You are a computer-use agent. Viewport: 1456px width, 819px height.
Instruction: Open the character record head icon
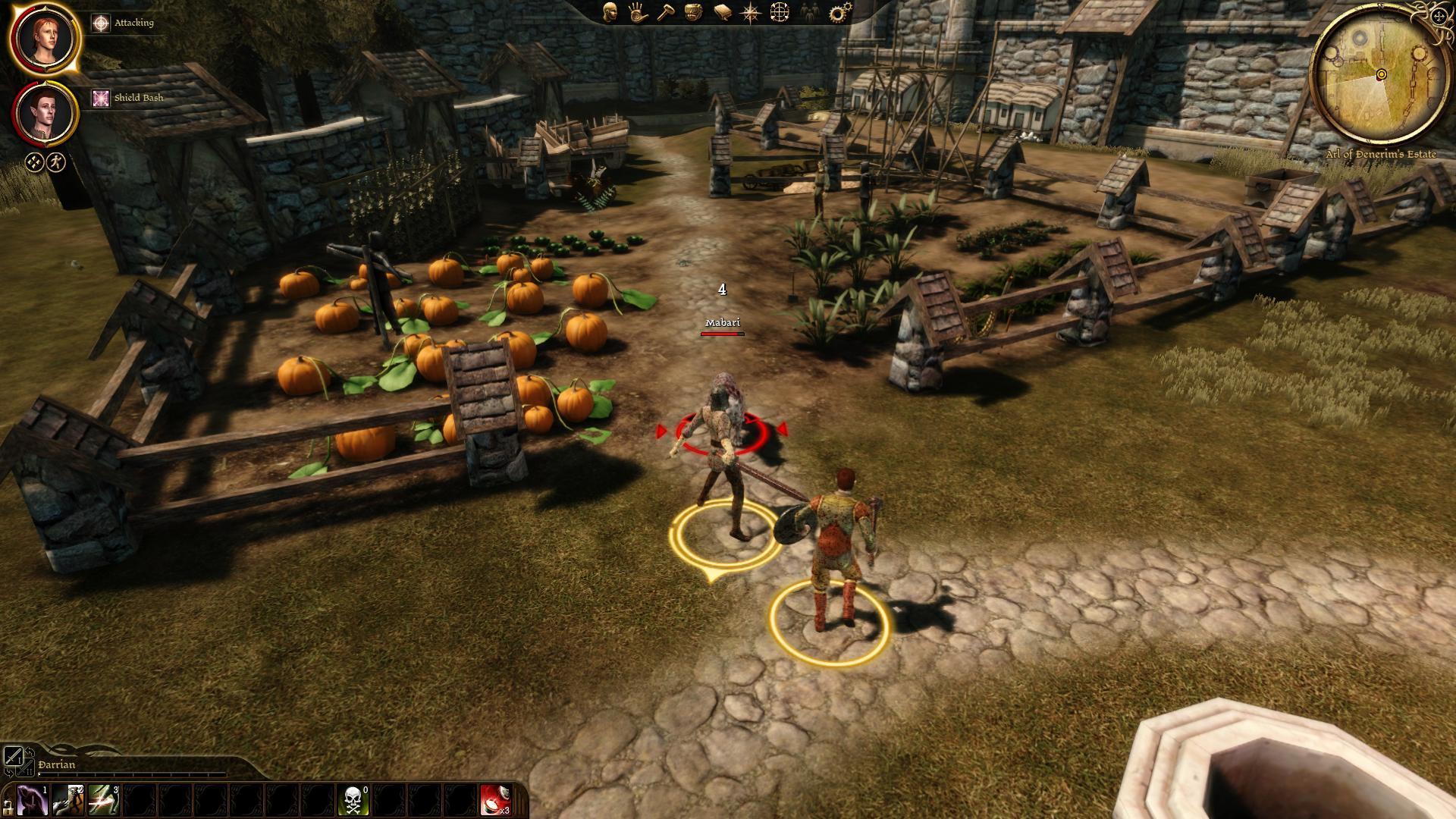point(610,12)
